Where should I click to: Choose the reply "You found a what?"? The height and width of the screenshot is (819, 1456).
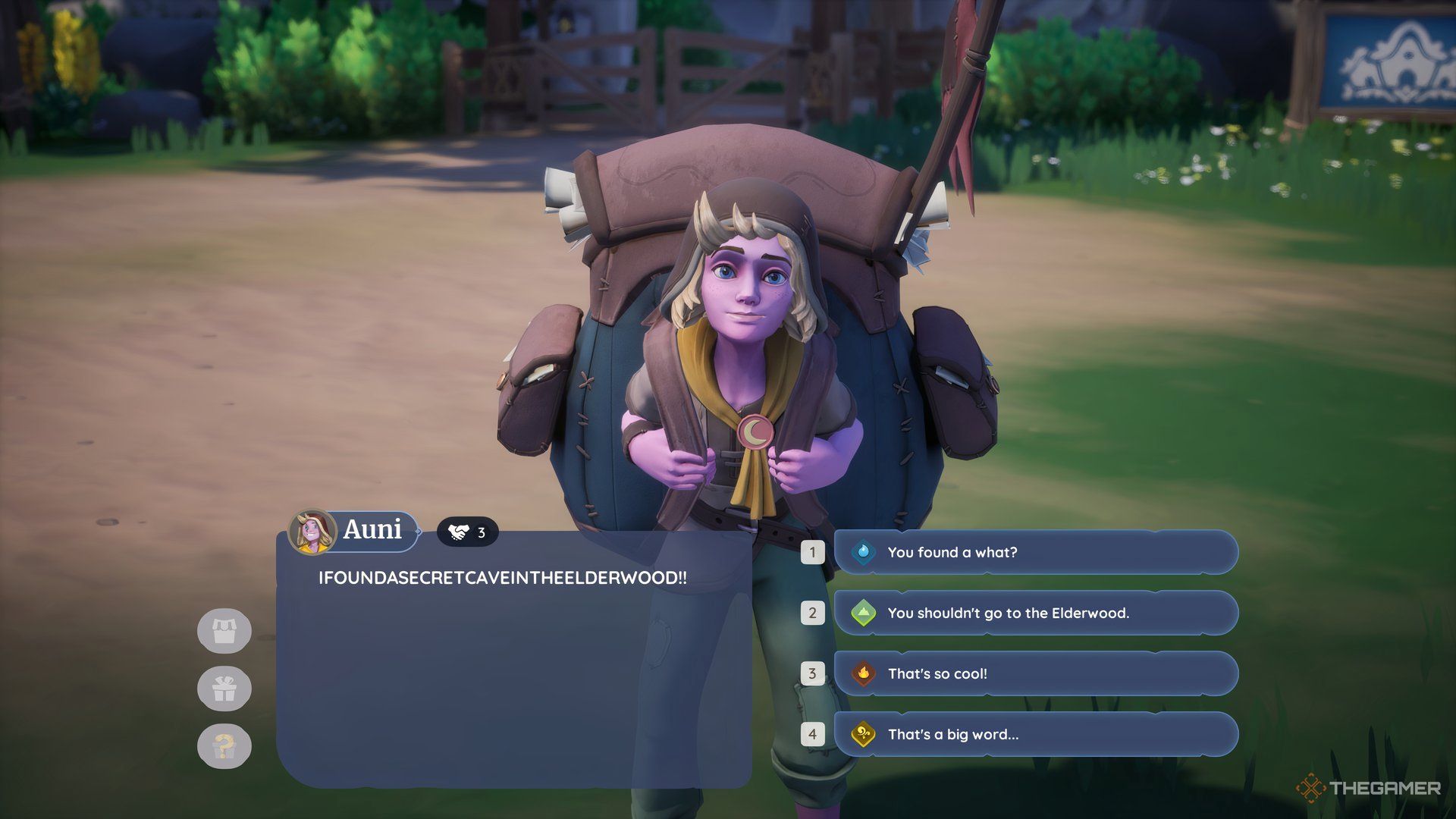point(1035,552)
